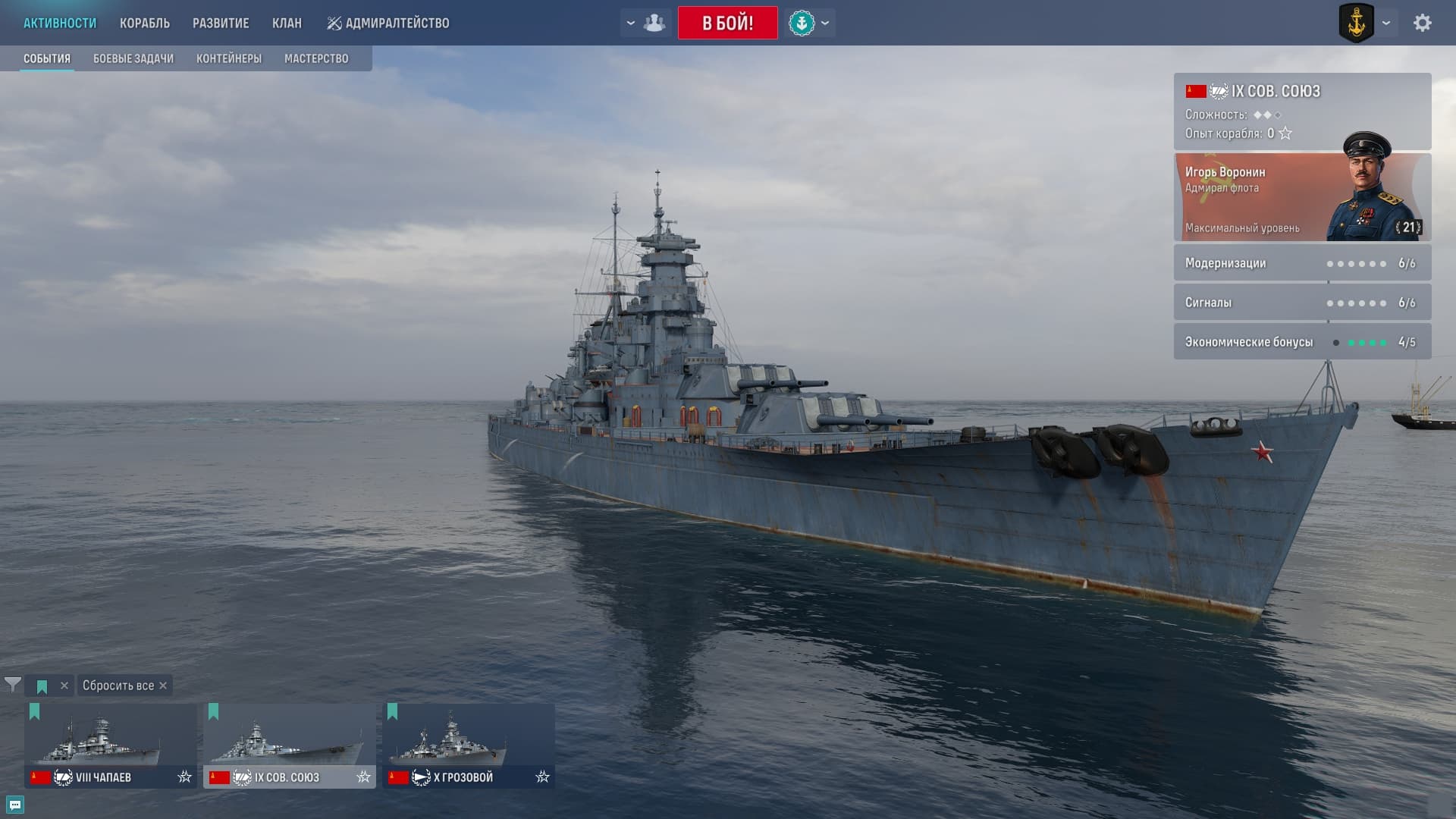Open the Адмиралтейство shop

[x=388, y=23]
